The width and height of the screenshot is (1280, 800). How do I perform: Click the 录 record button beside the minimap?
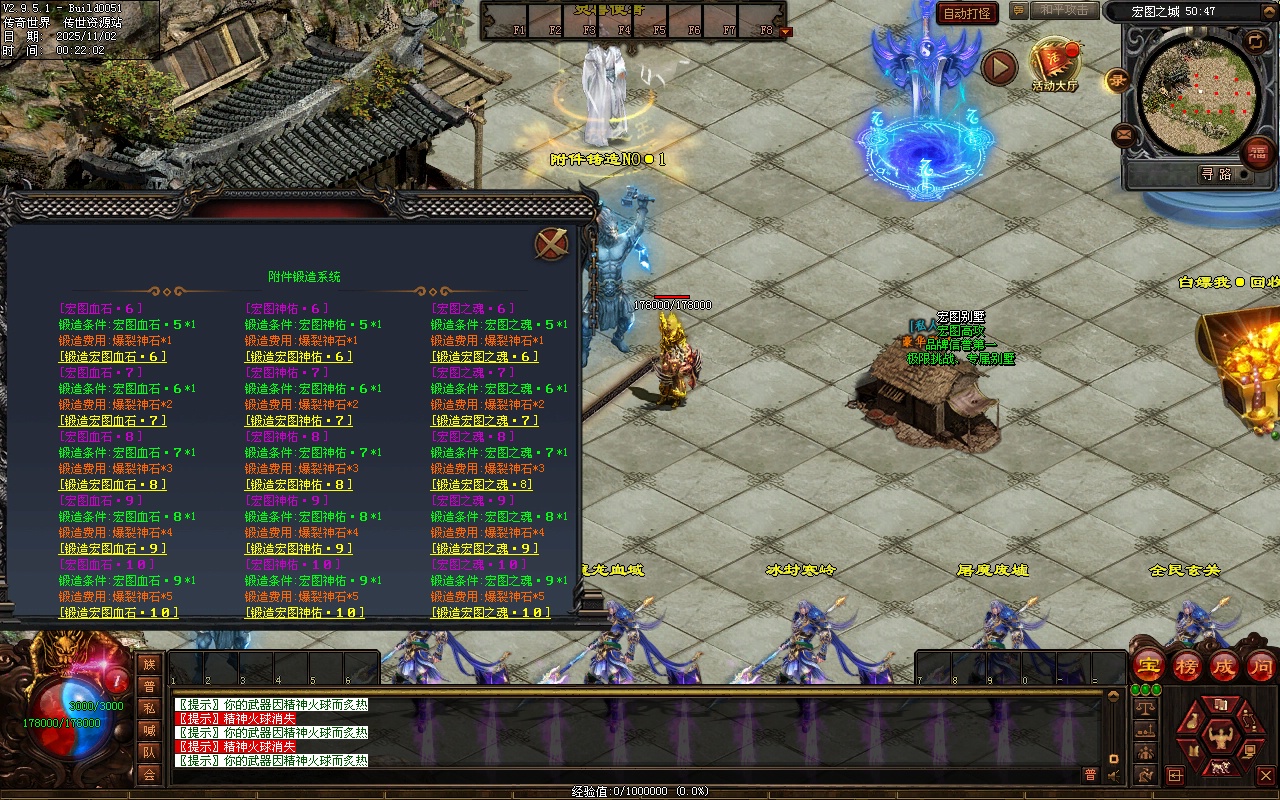pyautogui.click(x=1117, y=81)
